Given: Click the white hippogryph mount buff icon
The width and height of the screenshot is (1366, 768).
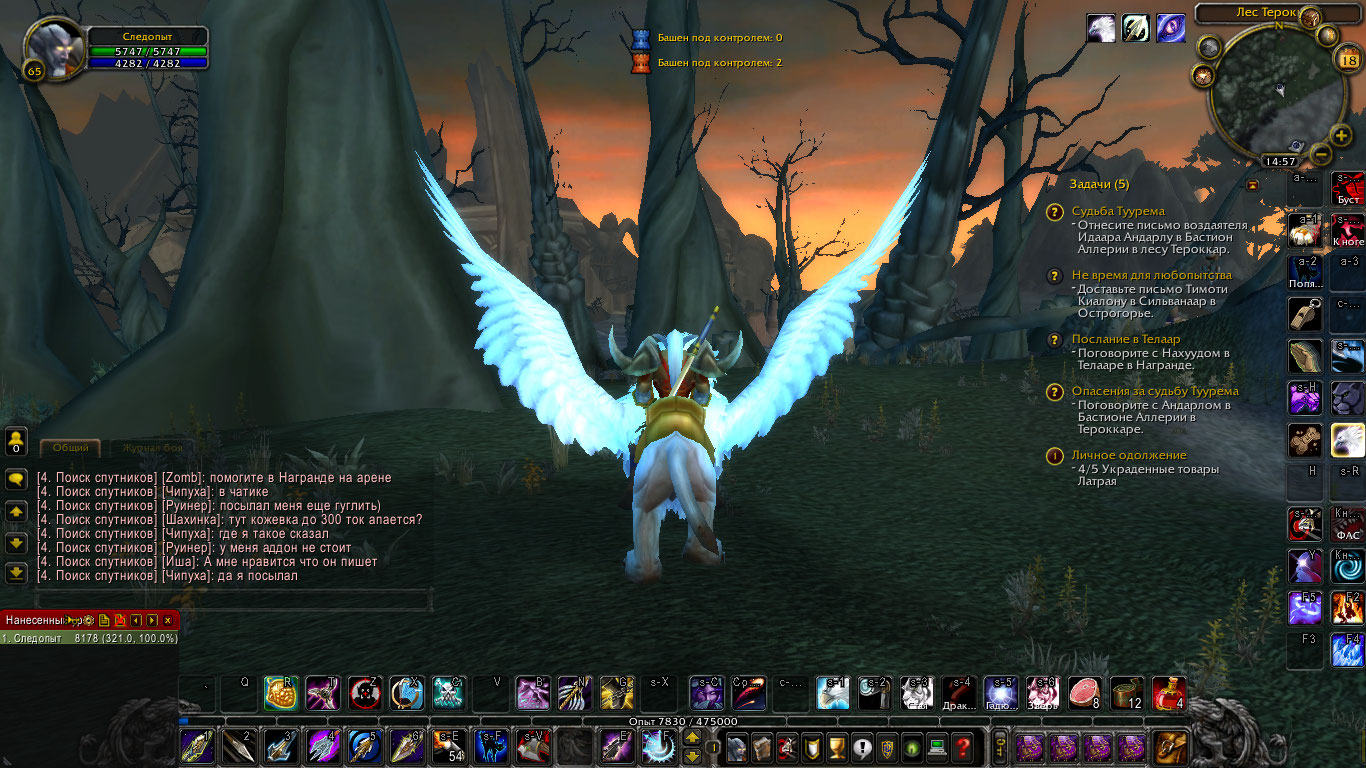Looking at the screenshot, I should (x=1101, y=28).
